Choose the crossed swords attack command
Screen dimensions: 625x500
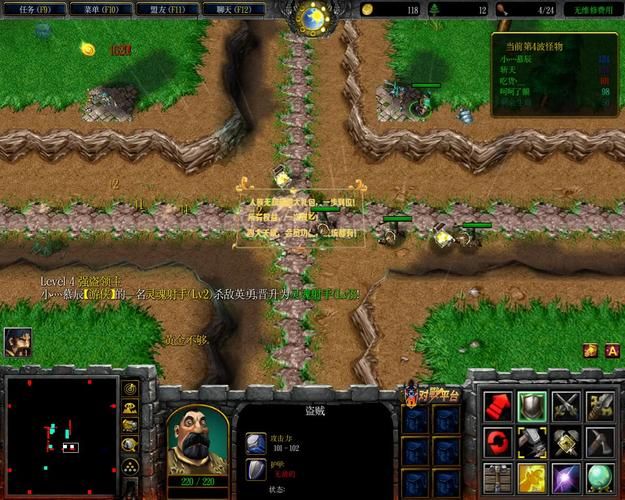click(x=566, y=405)
